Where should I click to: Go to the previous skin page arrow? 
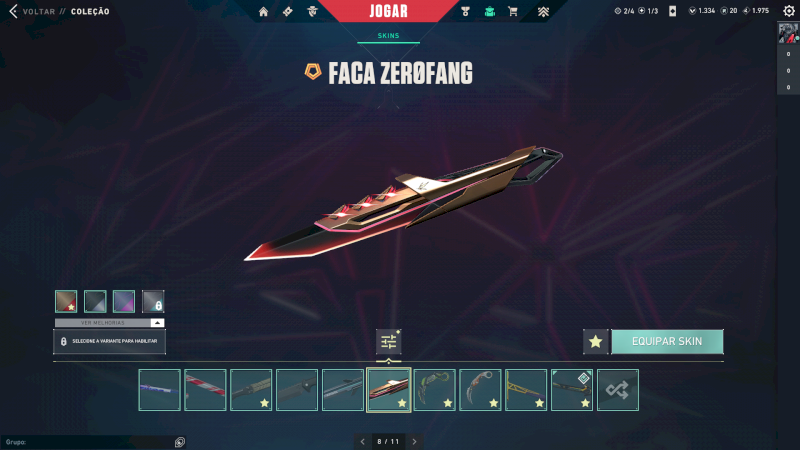[x=363, y=441]
